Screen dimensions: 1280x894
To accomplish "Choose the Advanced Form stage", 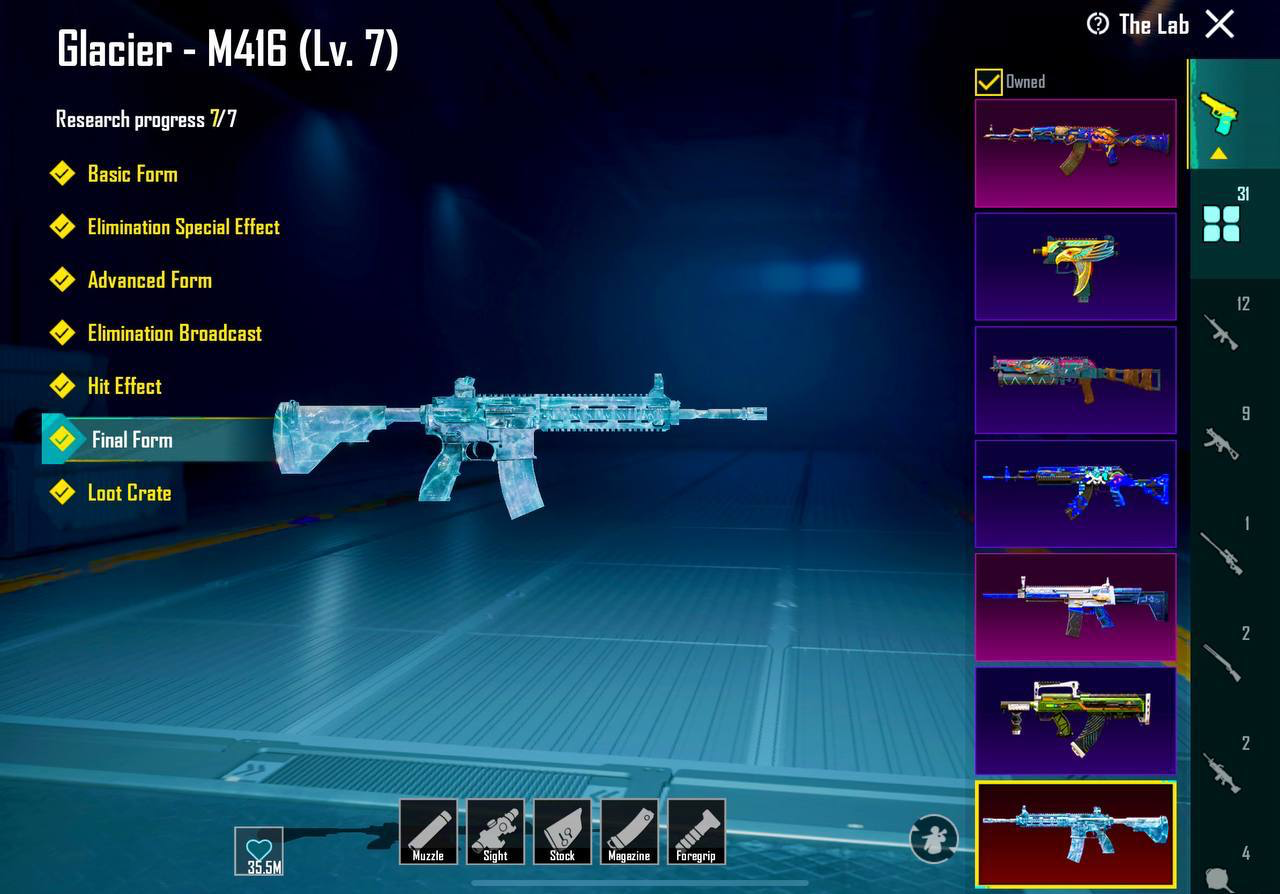I will 149,280.
